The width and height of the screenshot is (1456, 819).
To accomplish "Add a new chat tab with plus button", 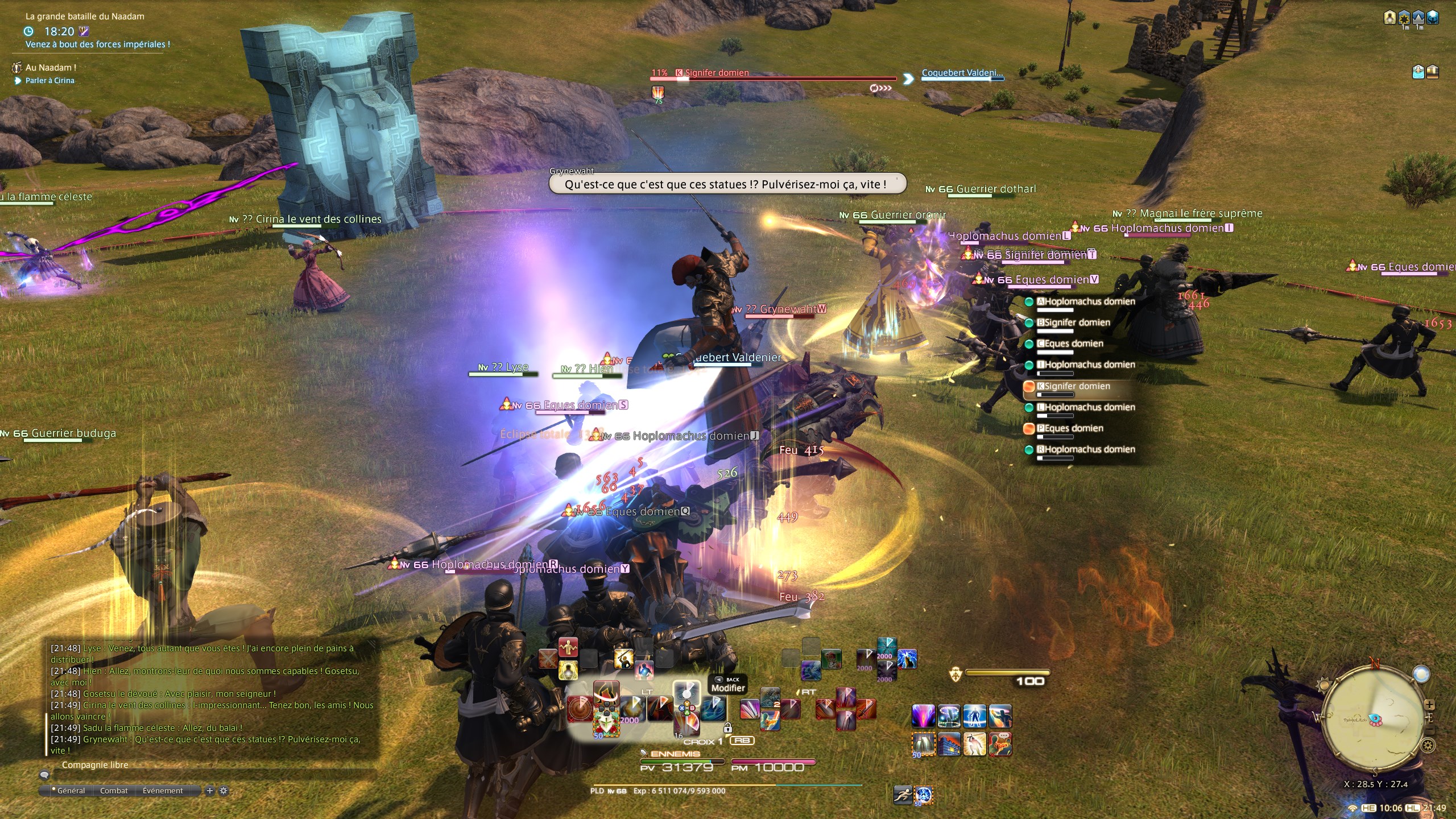I will (210, 791).
